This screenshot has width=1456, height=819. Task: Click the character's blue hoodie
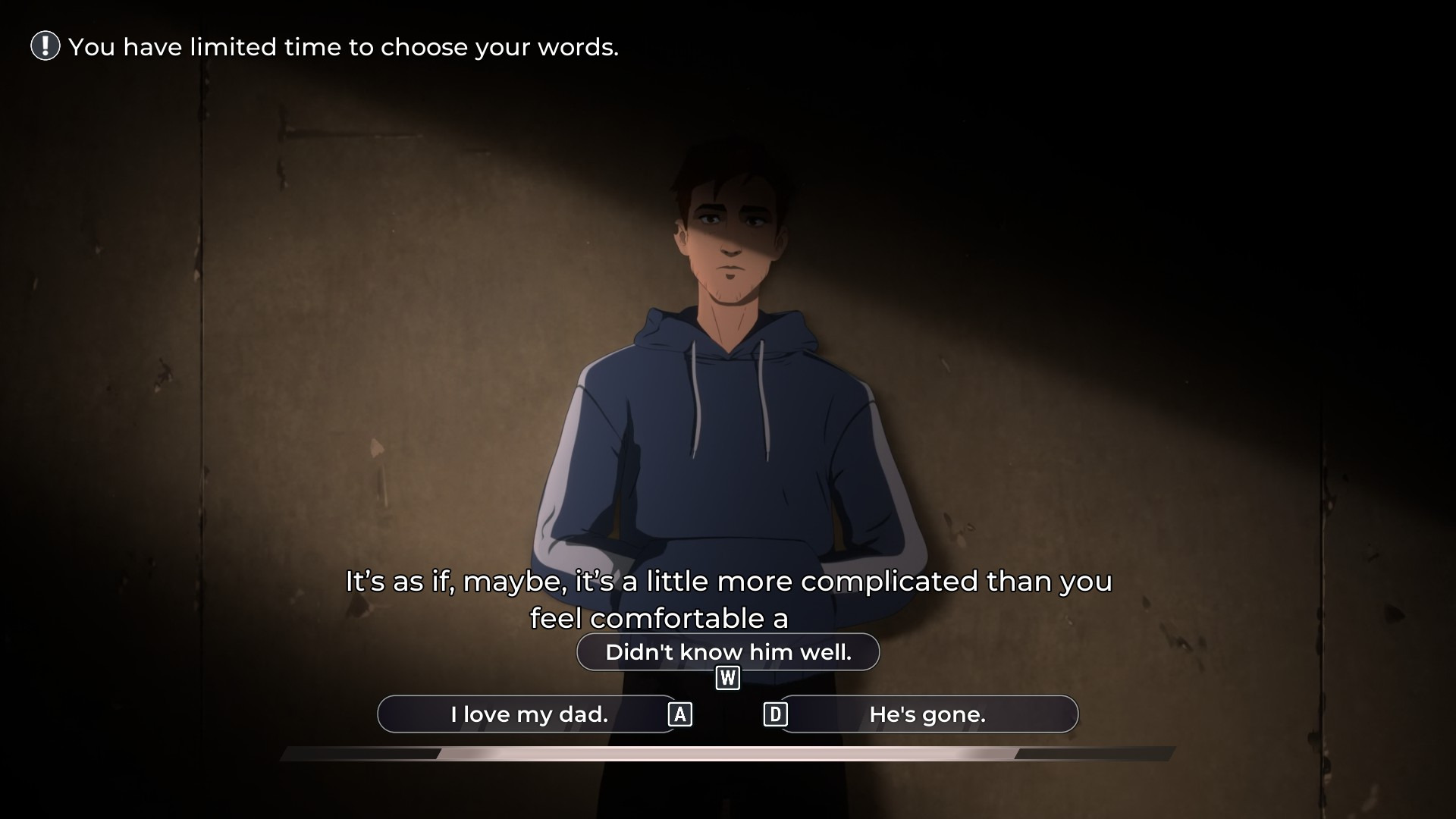pos(728,470)
